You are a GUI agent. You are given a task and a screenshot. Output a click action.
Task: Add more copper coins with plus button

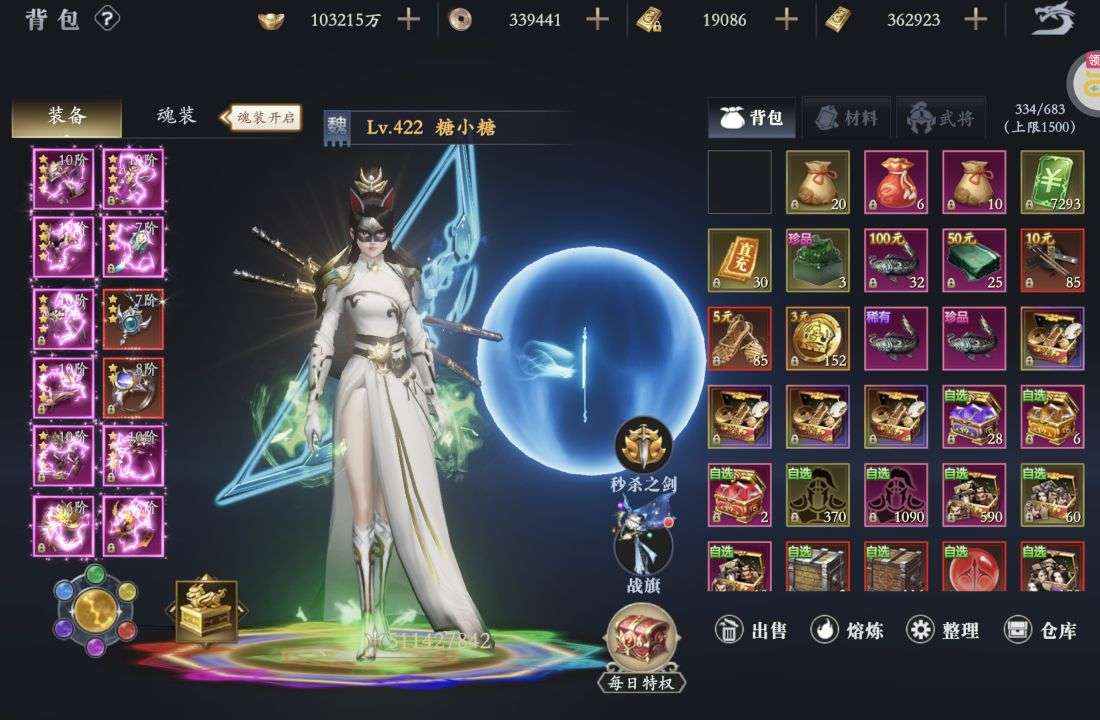tap(597, 19)
